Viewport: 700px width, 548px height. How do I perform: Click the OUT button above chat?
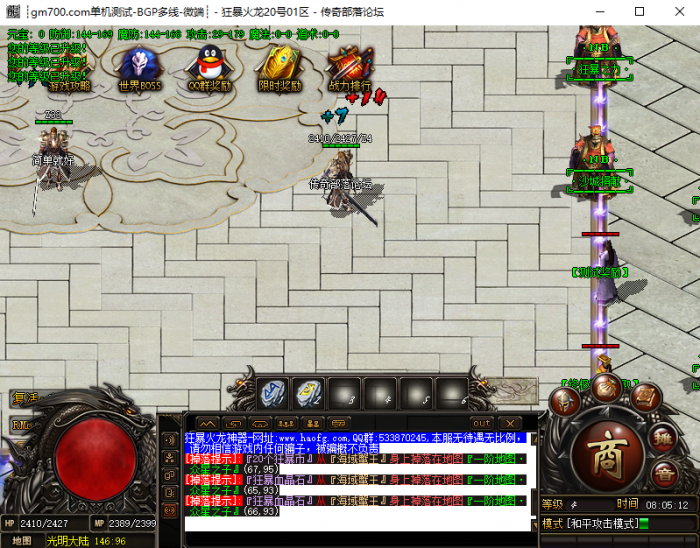click(481, 423)
